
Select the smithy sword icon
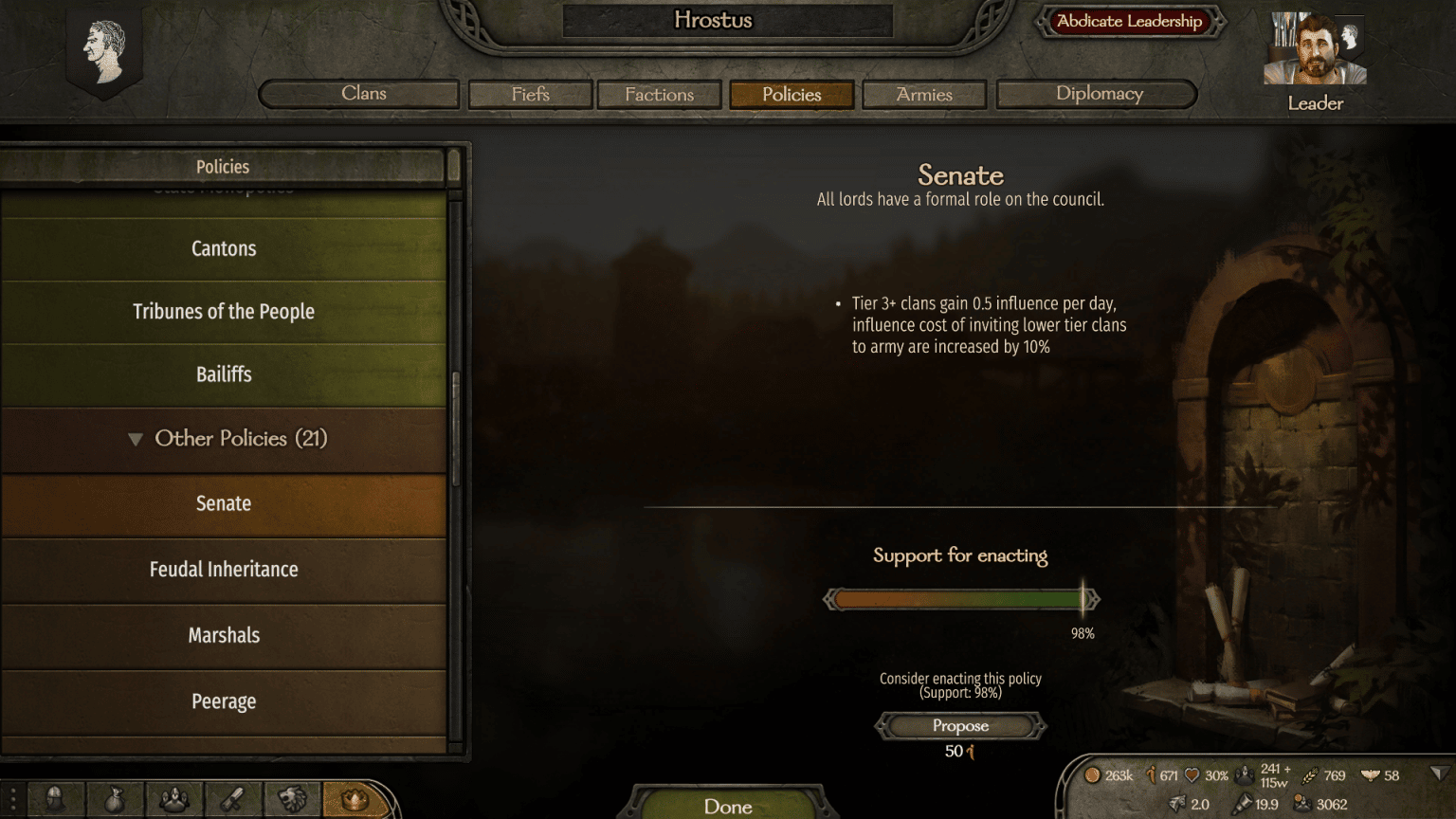tap(232, 799)
